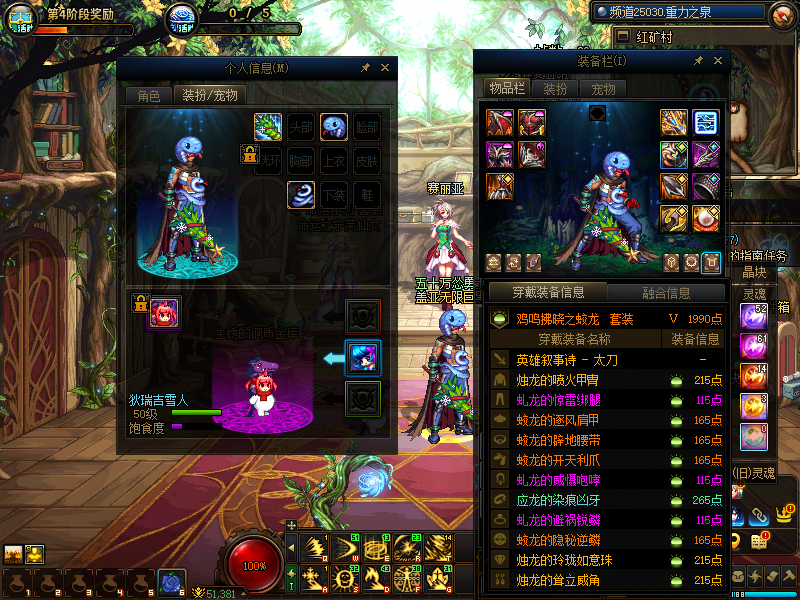The height and width of the screenshot is (600, 800).
Task: Open the 宠物 tab in equipment window
Action: point(603,88)
